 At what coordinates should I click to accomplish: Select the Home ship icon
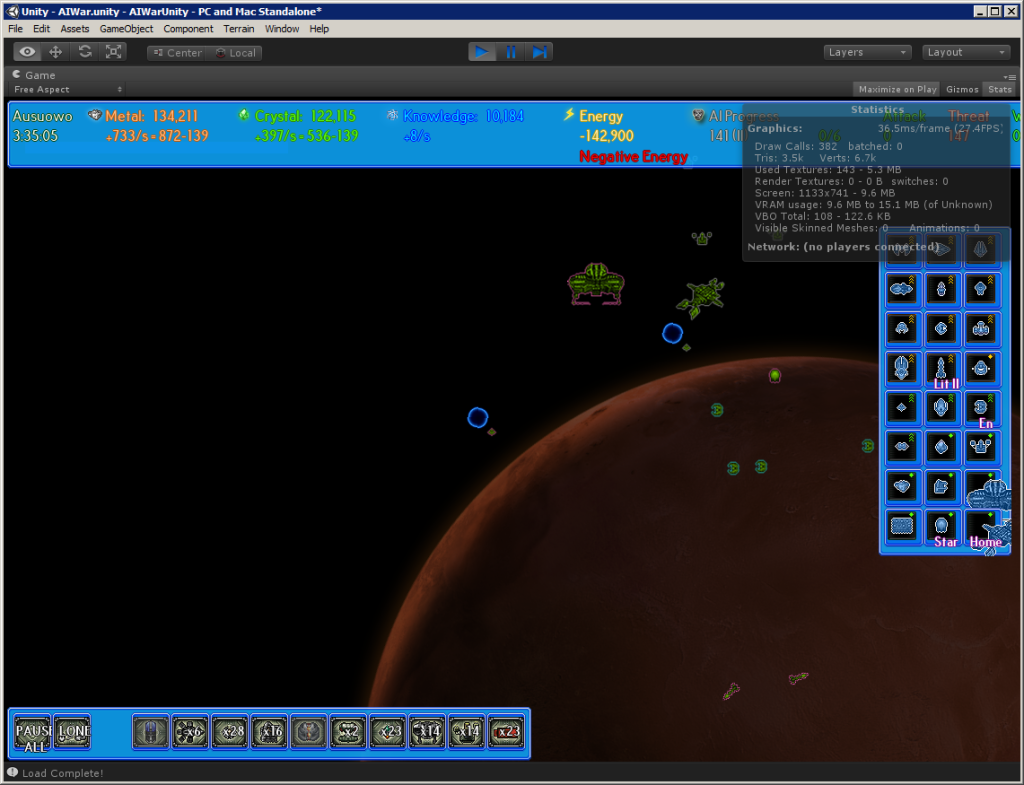pos(985,528)
